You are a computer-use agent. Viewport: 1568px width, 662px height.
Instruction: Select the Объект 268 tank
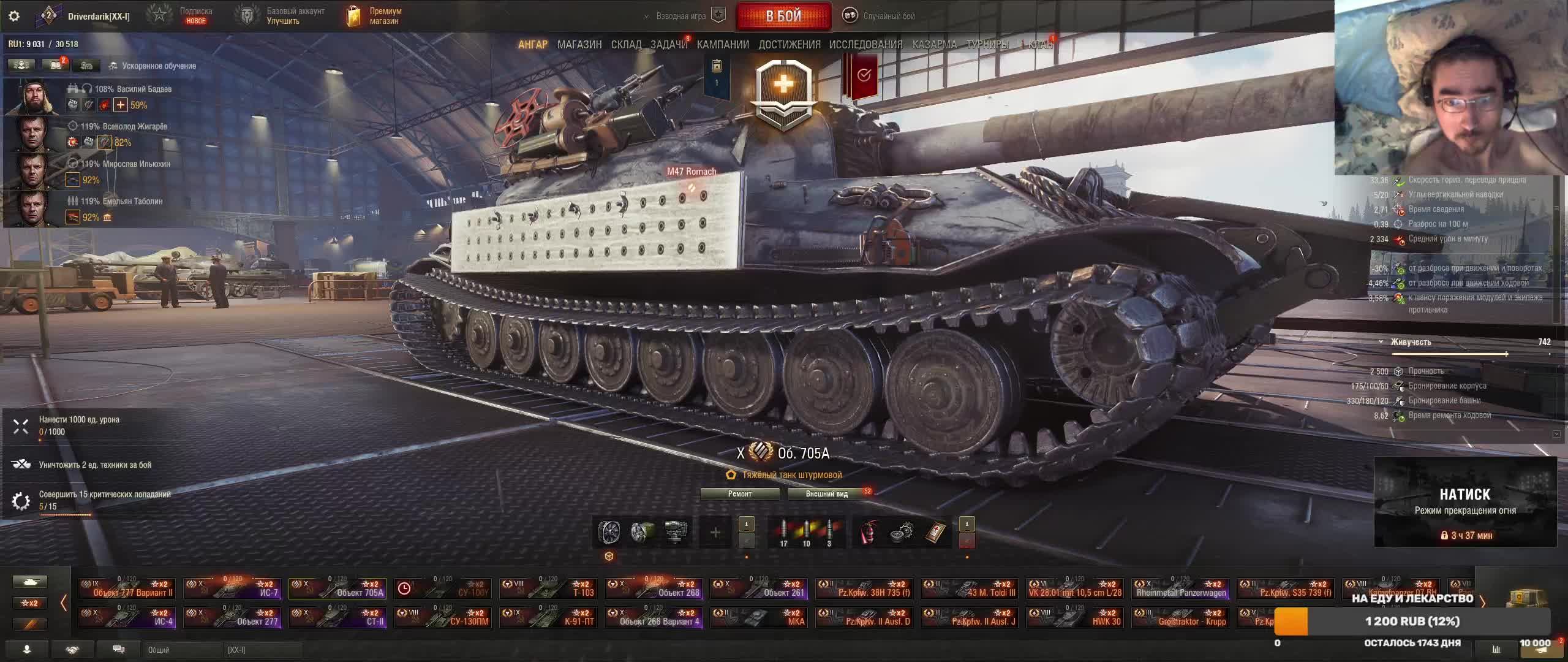coord(654,588)
